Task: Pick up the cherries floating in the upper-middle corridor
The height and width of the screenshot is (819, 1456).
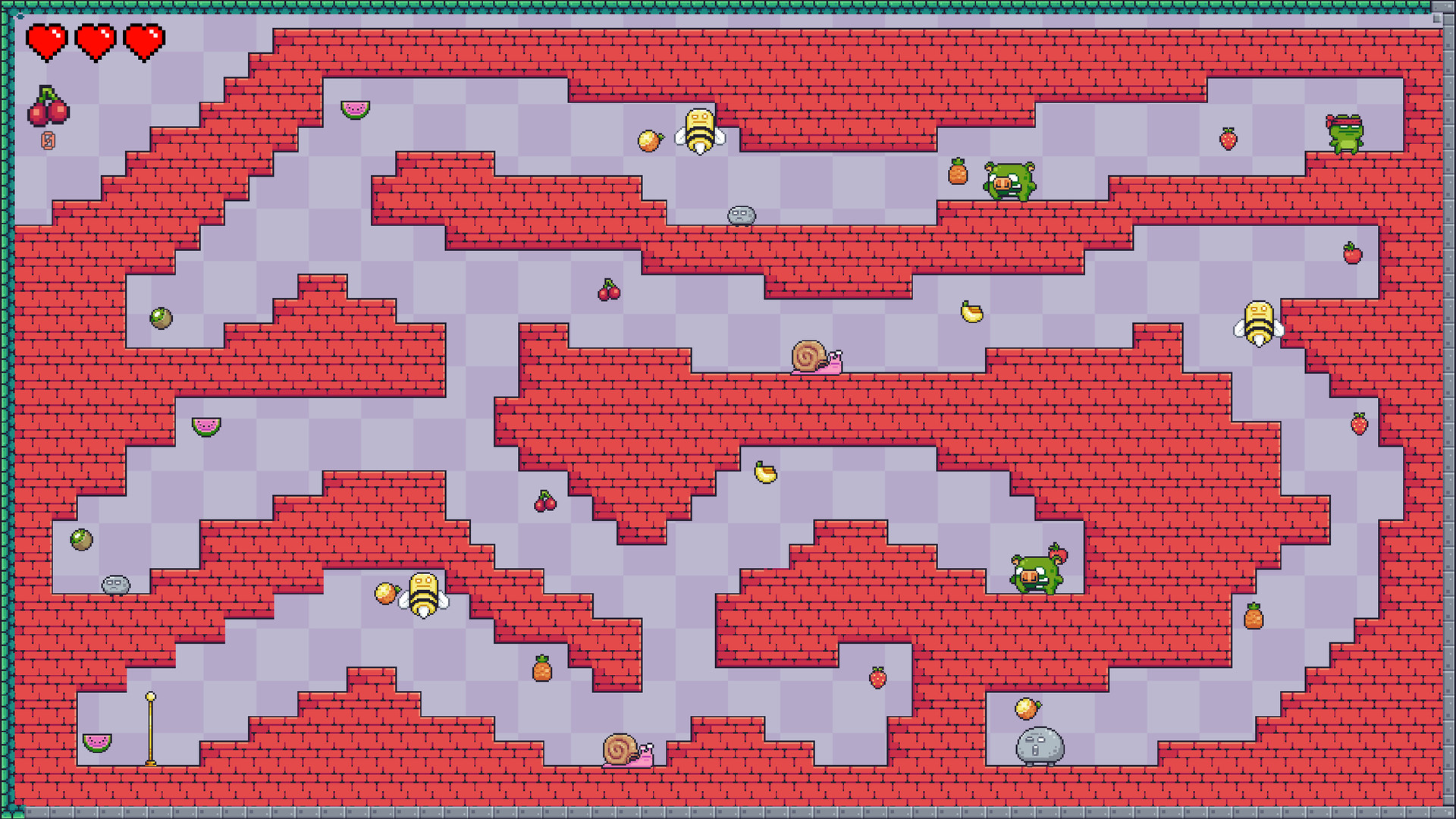Action: (608, 289)
